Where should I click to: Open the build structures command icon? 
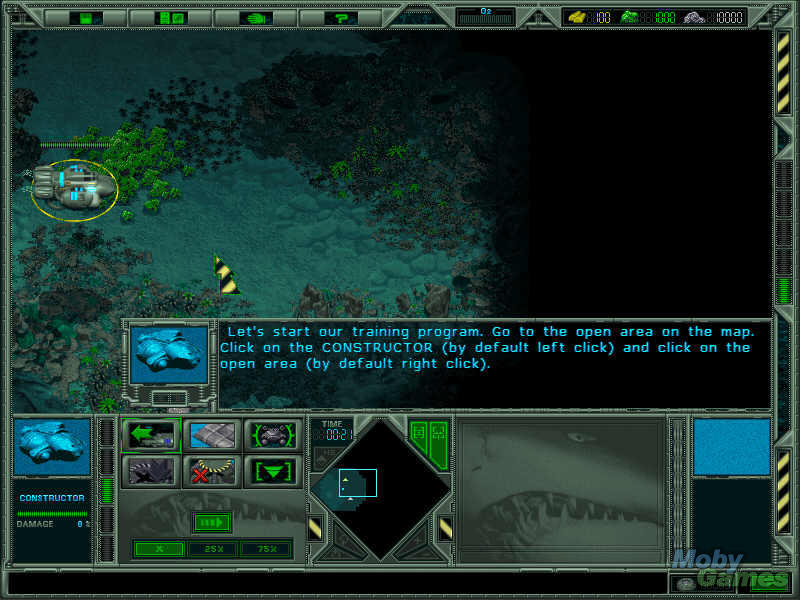[211, 435]
